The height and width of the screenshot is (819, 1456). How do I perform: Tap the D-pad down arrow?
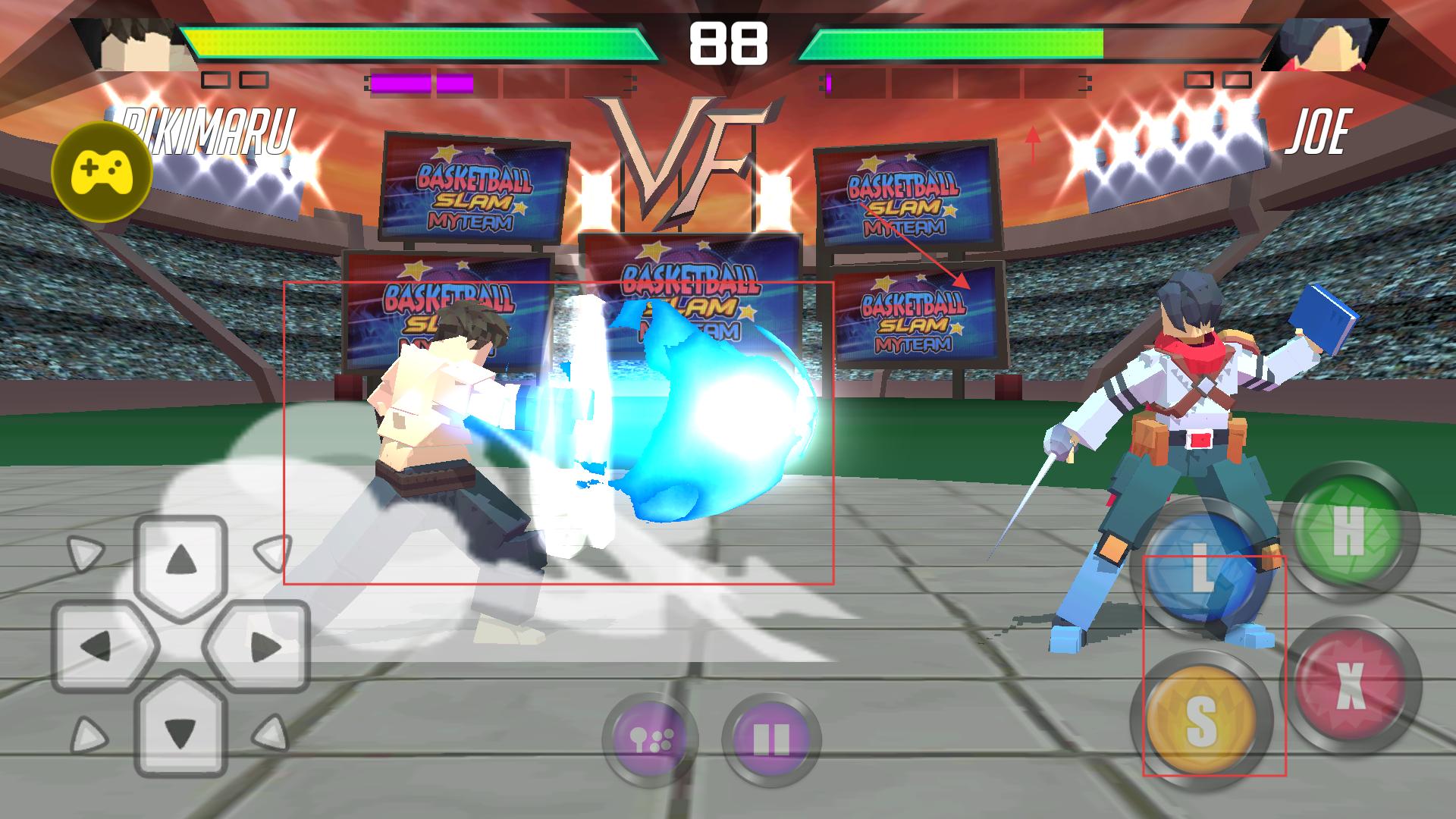[181, 732]
